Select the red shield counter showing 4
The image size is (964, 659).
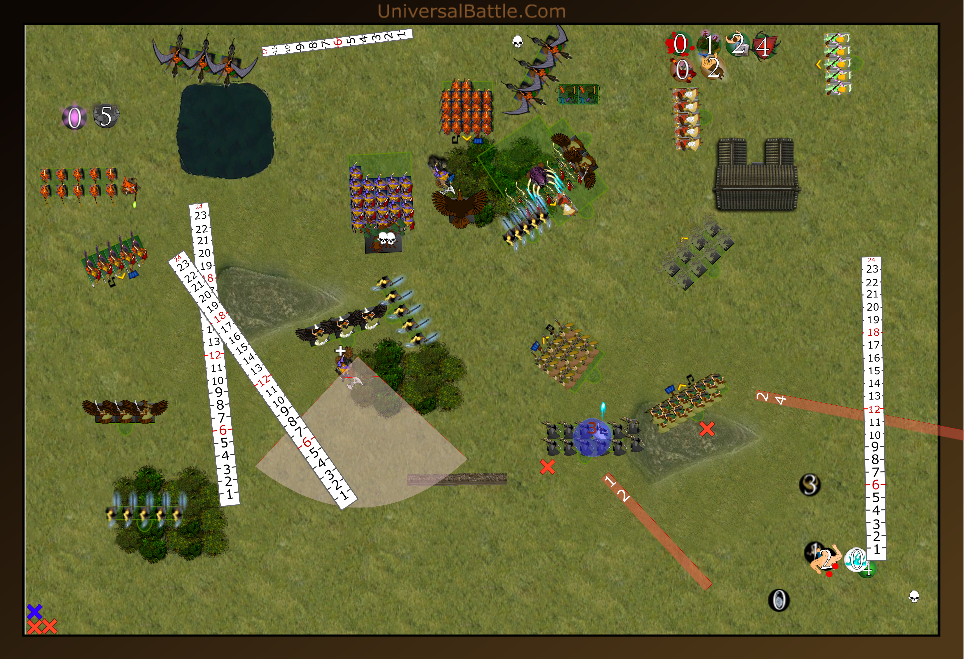[764, 45]
